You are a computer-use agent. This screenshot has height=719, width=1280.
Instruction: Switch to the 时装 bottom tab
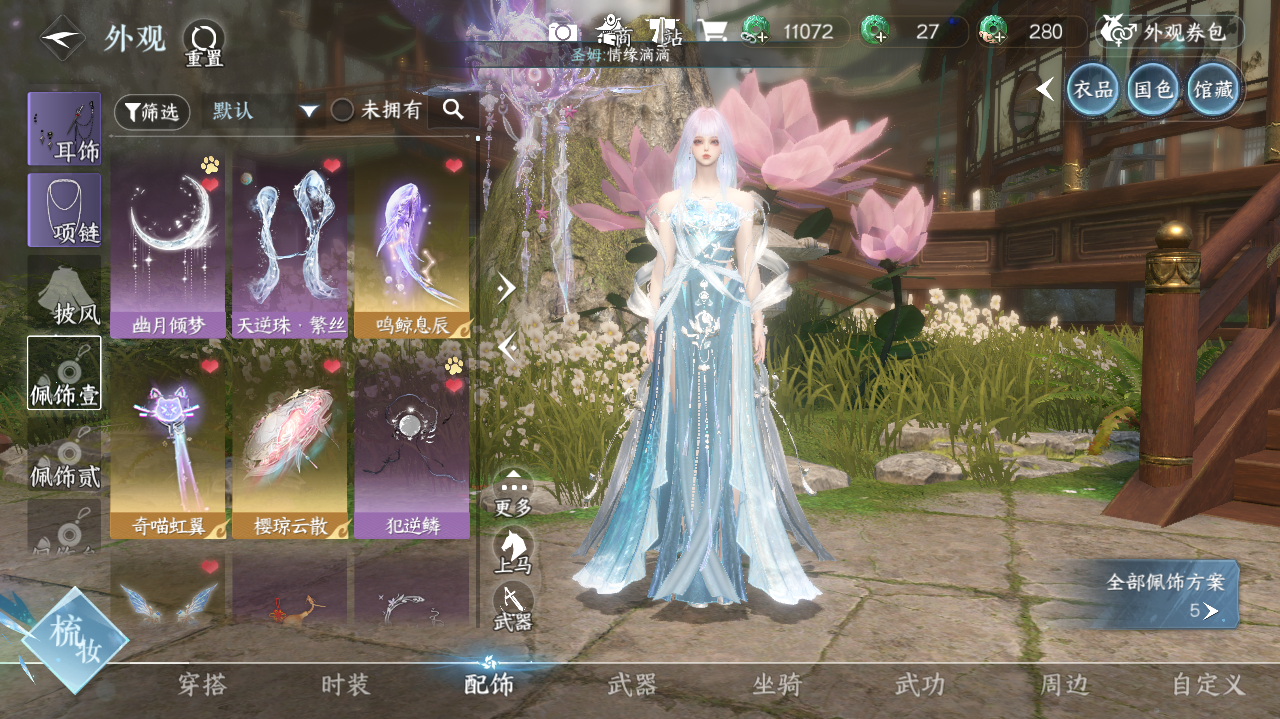point(345,685)
